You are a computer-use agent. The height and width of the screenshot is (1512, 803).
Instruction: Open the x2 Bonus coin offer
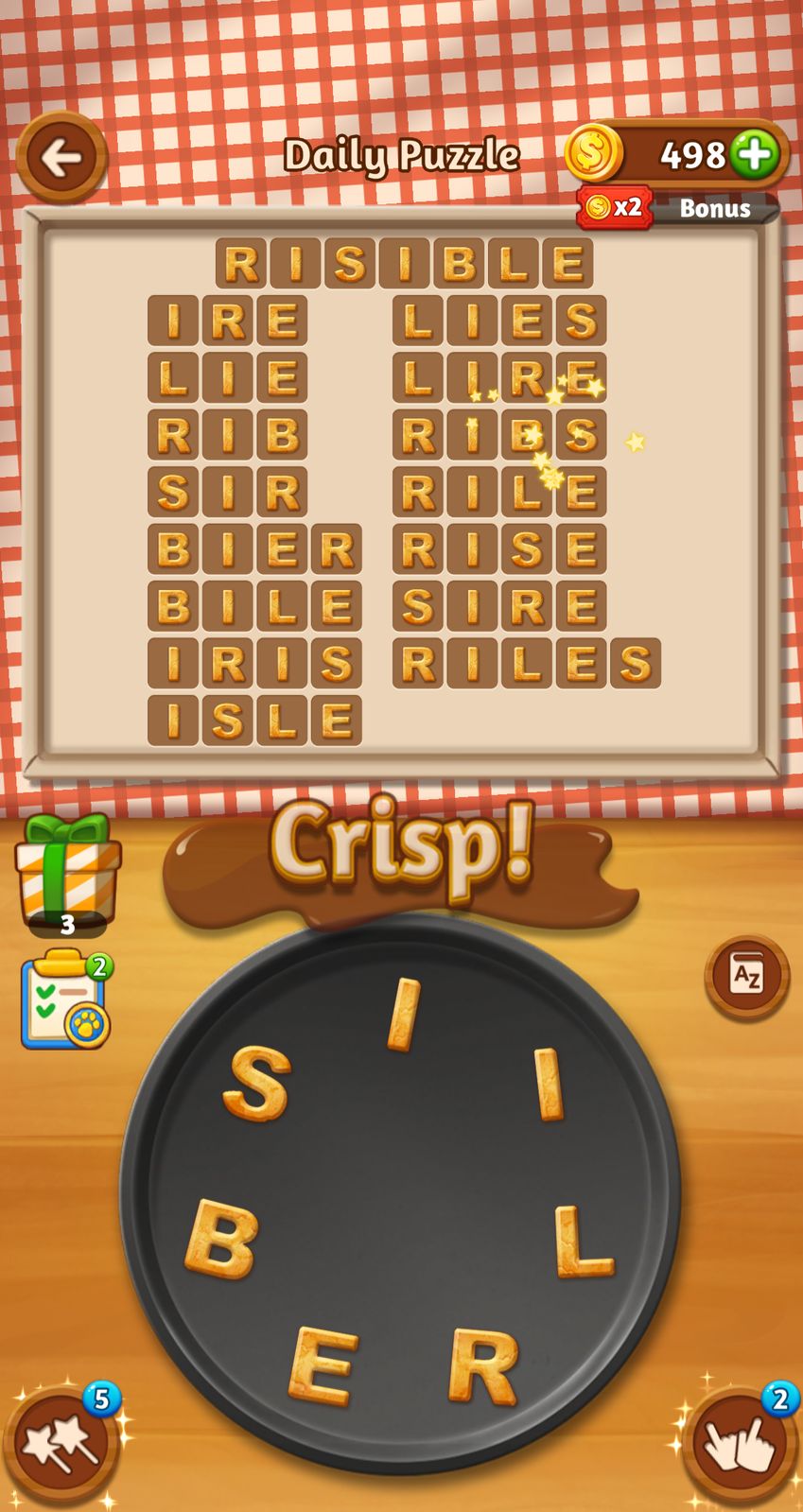pos(677,207)
